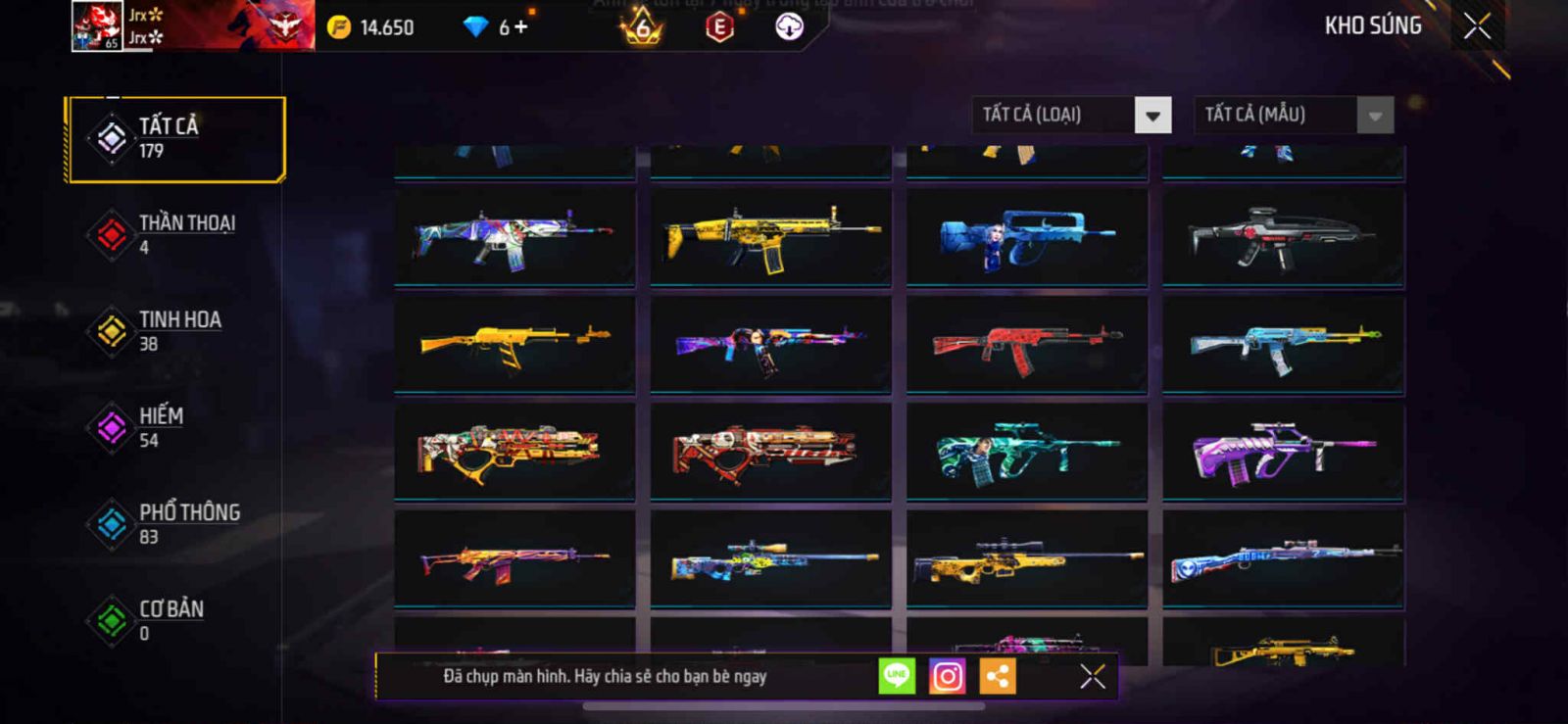Select the golden SCAR skin
The height and width of the screenshot is (724, 1568).
pos(770,237)
